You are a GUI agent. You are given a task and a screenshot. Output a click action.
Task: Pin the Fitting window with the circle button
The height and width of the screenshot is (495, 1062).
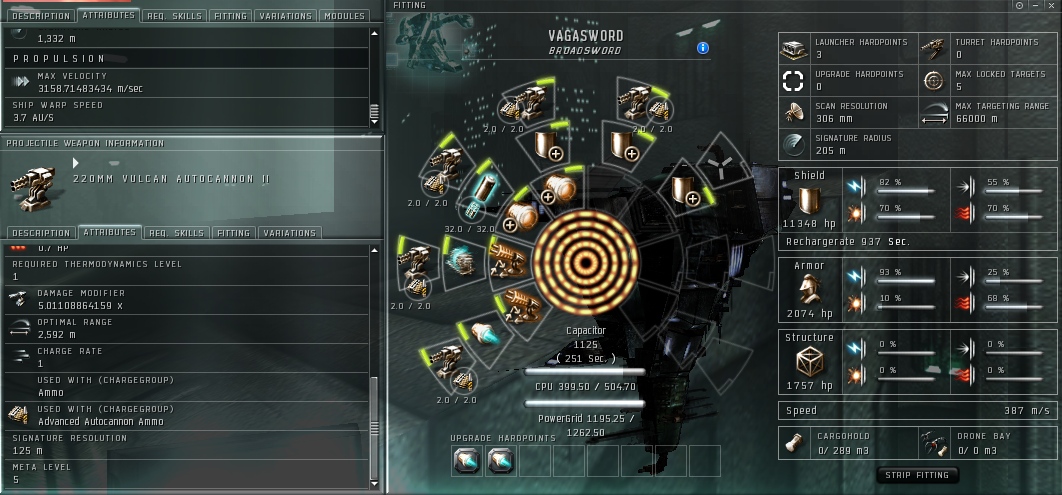coord(1019,5)
